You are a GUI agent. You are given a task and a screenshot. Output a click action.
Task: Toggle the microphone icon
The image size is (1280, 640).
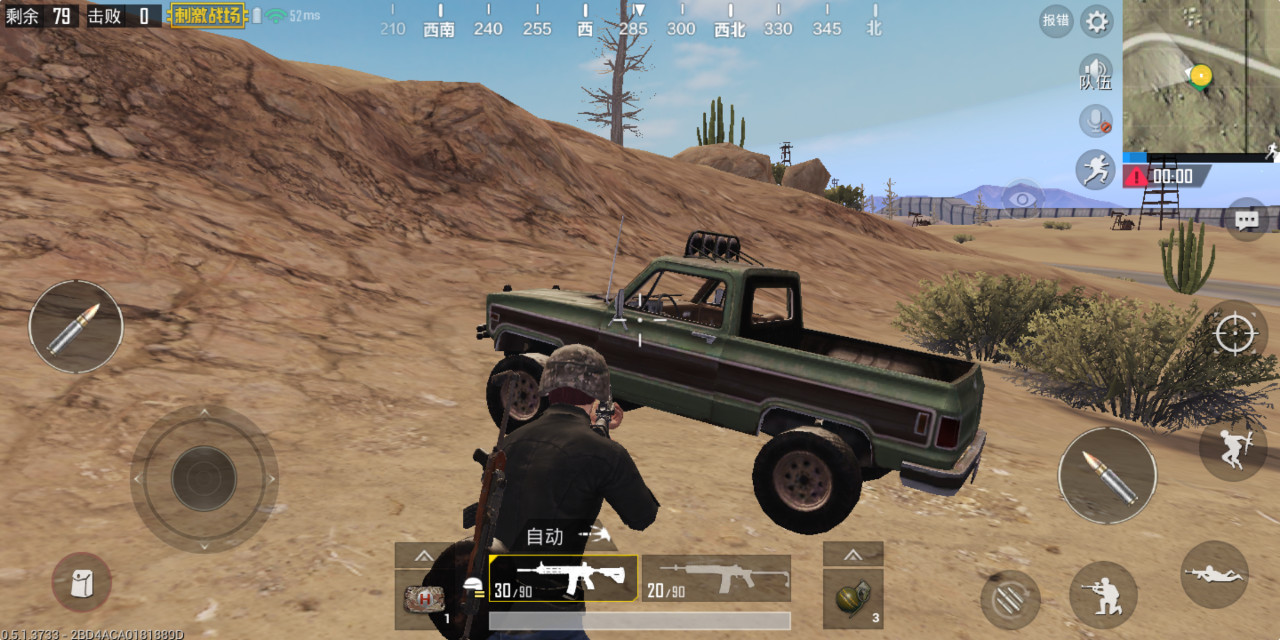point(1096,121)
